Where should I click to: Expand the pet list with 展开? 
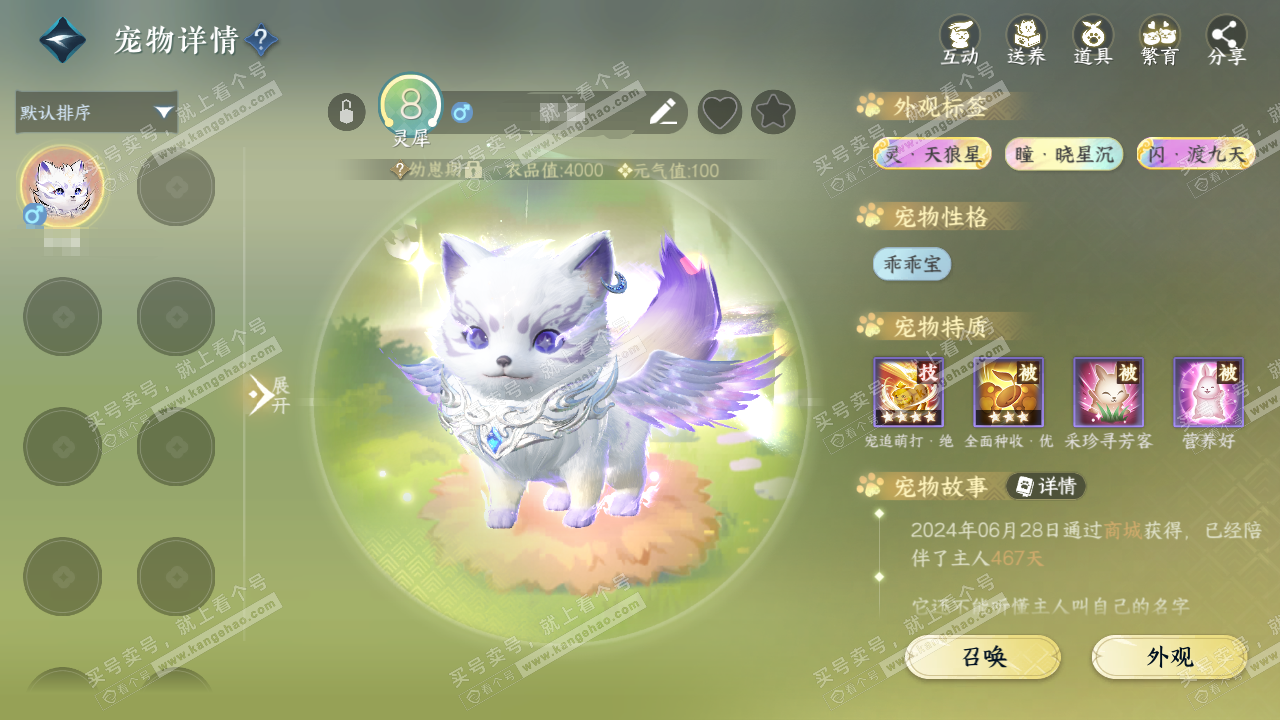tap(268, 395)
